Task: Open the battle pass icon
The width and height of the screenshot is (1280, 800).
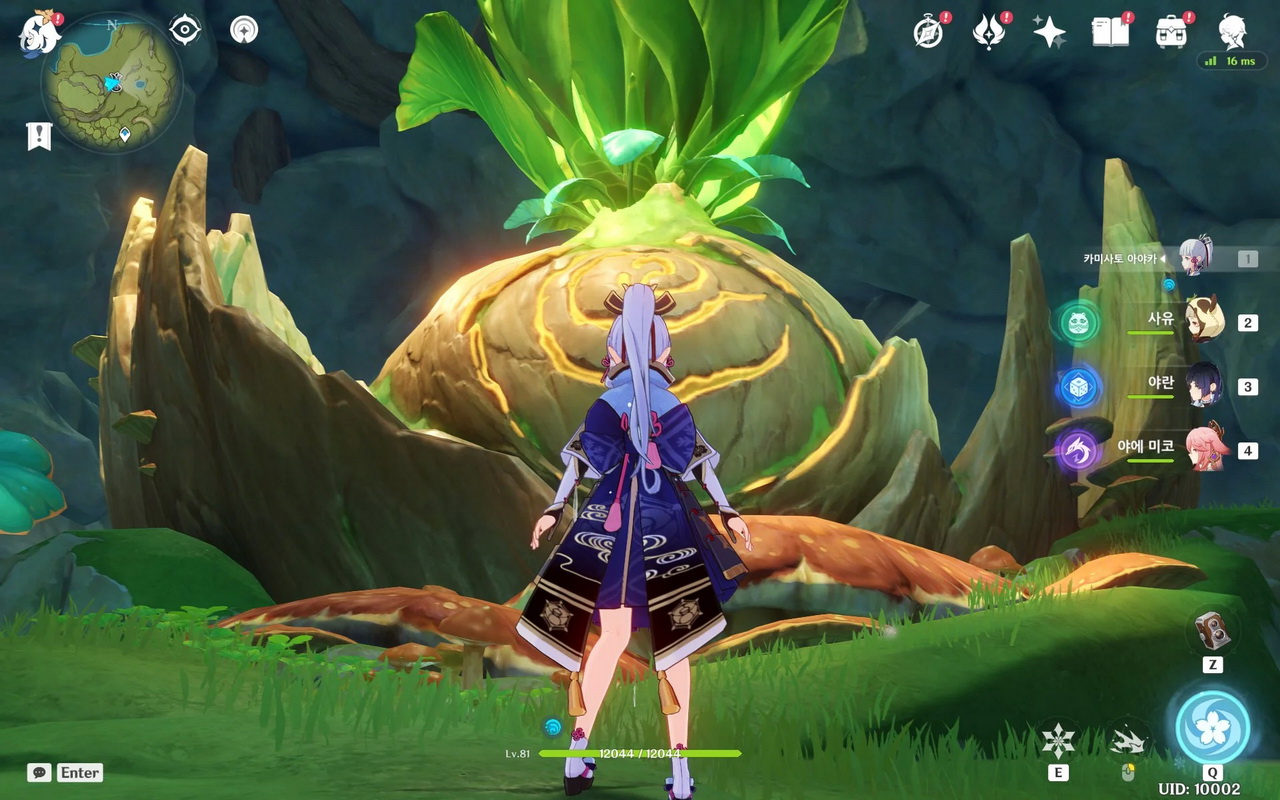Action: click(x=988, y=32)
